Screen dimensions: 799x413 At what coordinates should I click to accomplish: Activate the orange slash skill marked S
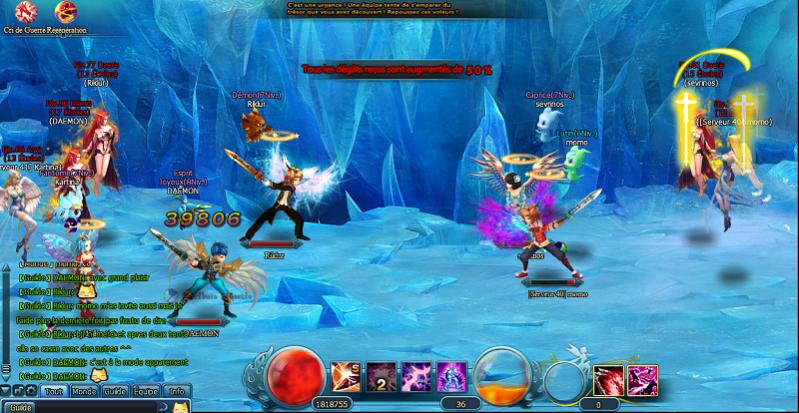coord(345,378)
